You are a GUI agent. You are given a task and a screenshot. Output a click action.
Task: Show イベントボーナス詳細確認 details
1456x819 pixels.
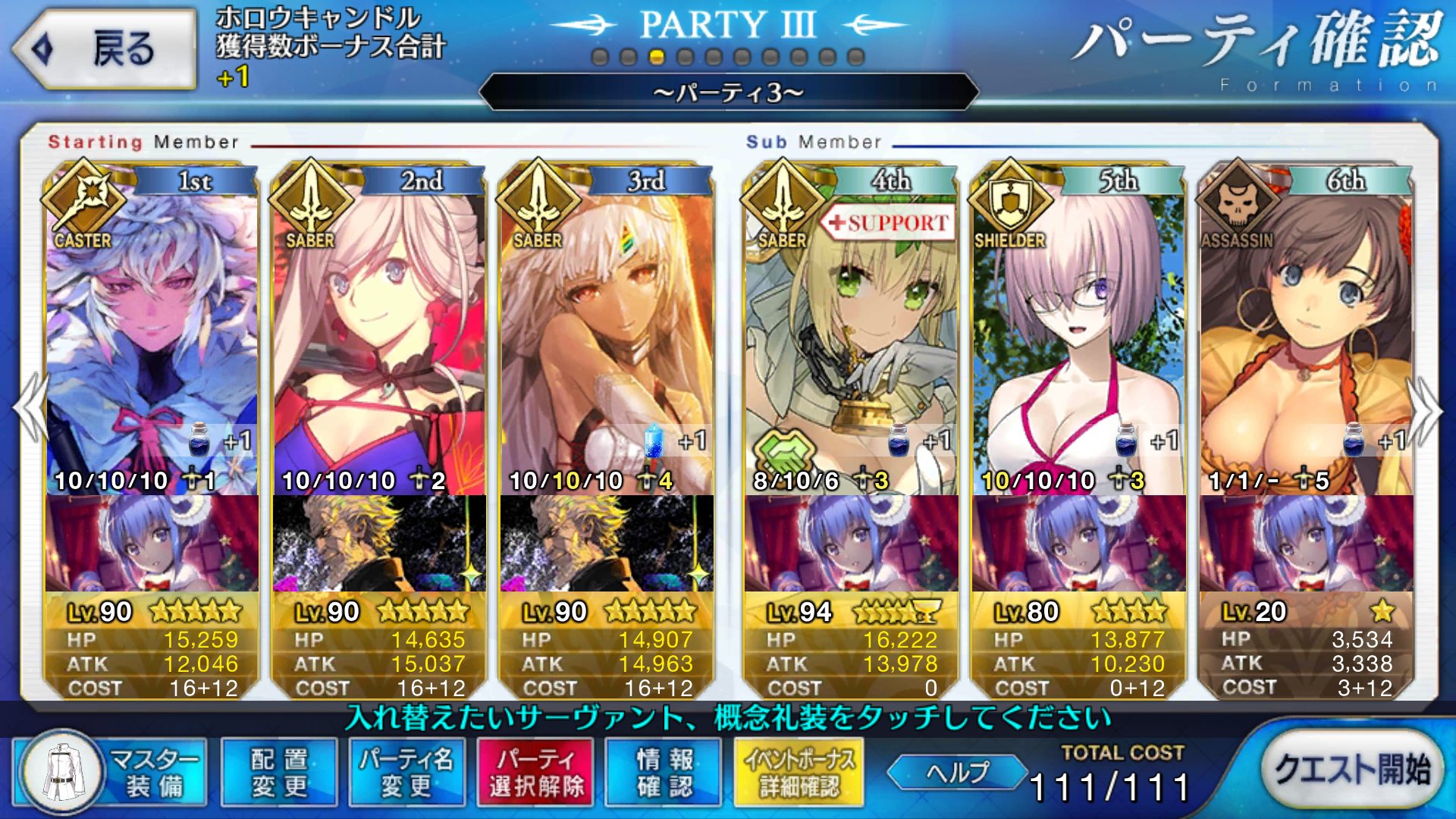[799, 773]
